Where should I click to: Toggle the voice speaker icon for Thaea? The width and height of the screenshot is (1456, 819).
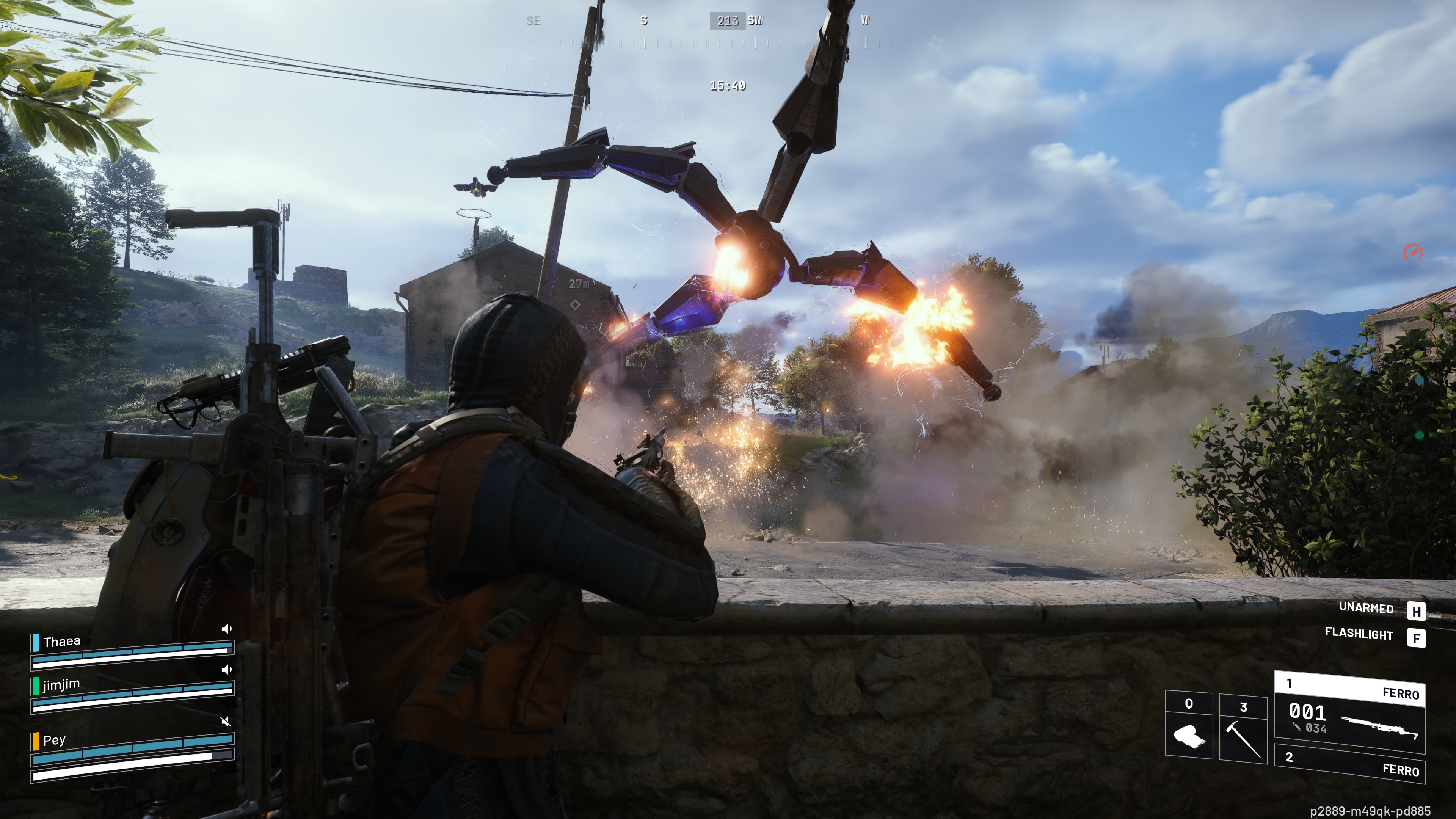pos(227,629)
